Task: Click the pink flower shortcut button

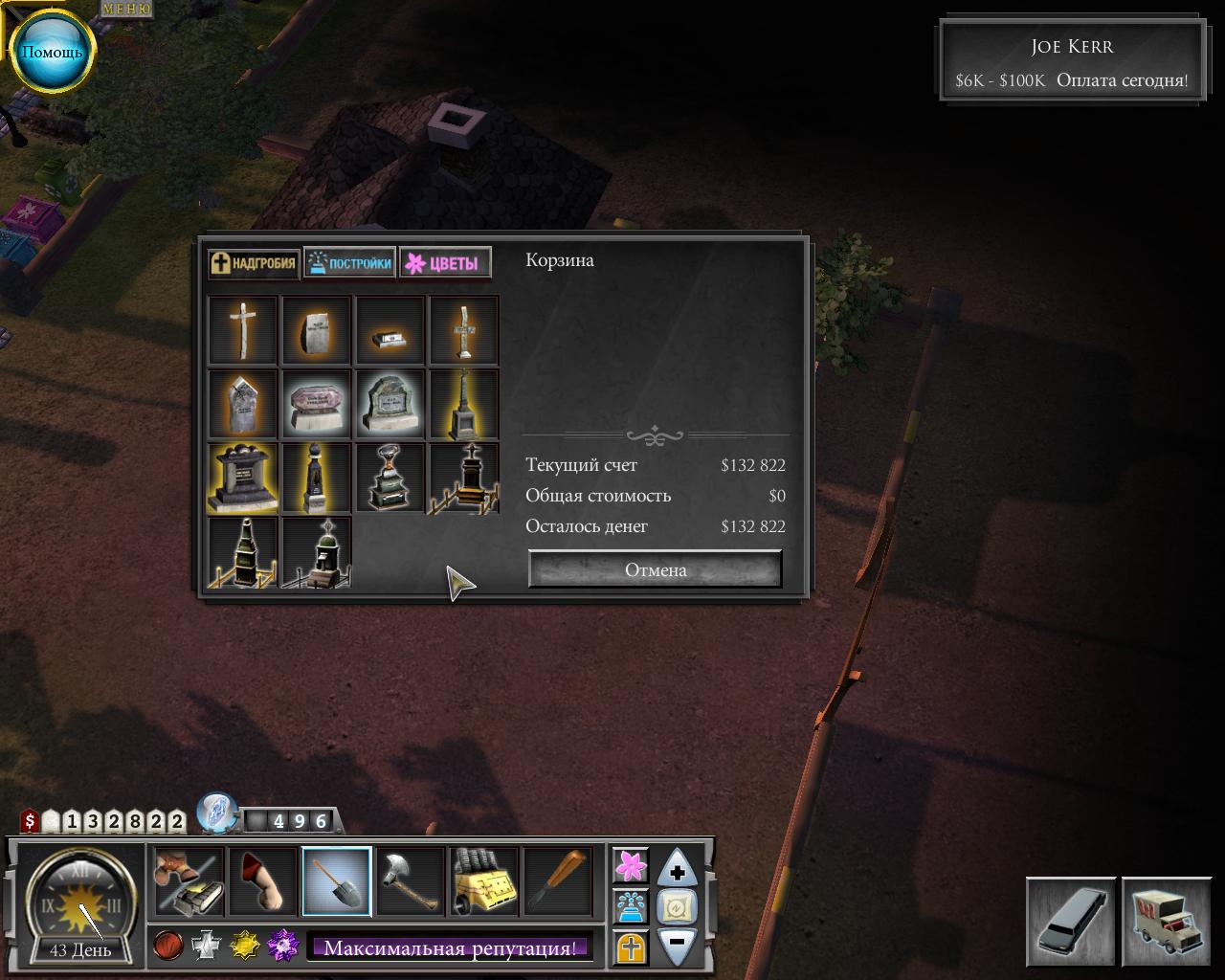Action: click(x=631, y=865)
